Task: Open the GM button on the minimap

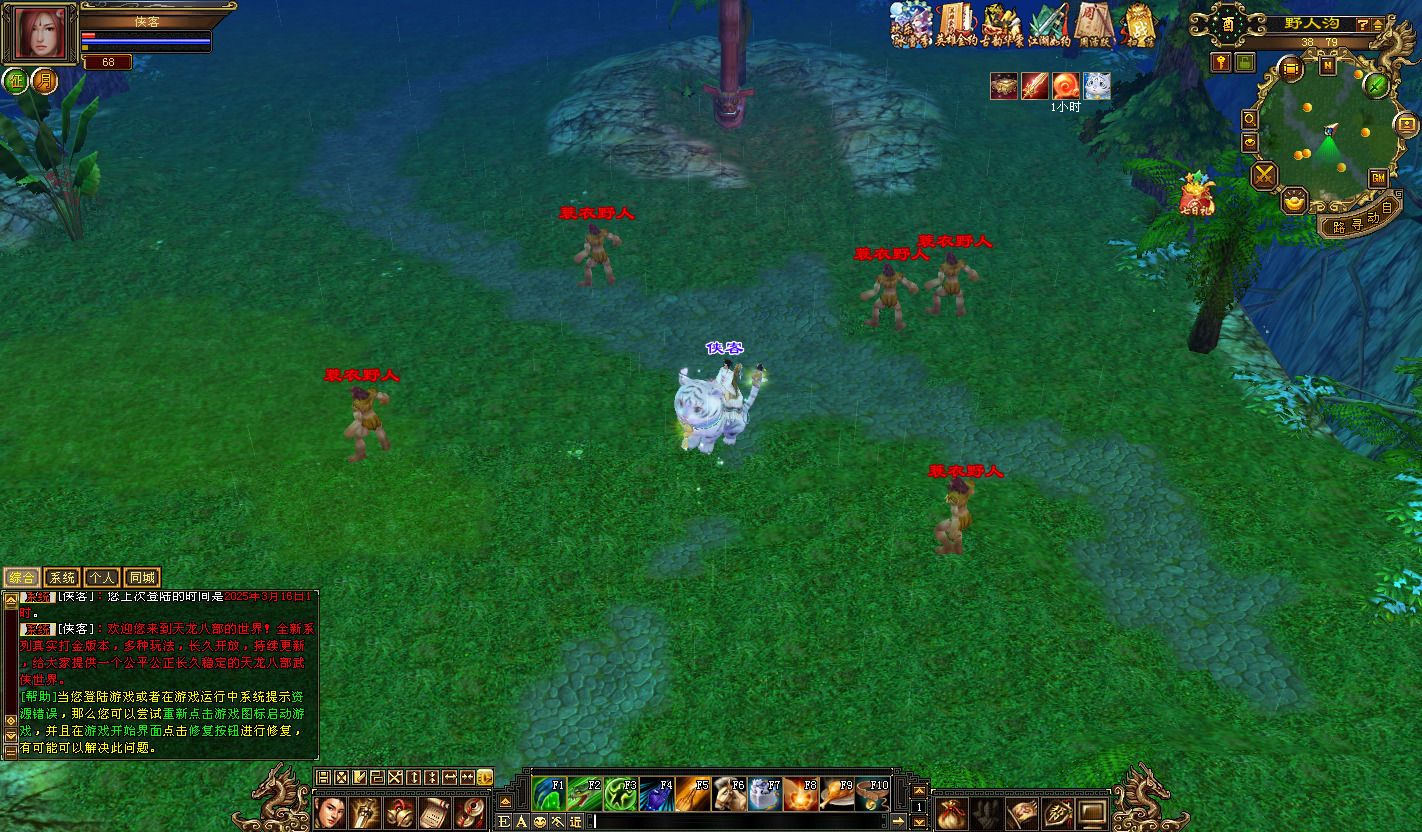Action: point(1378,178)
